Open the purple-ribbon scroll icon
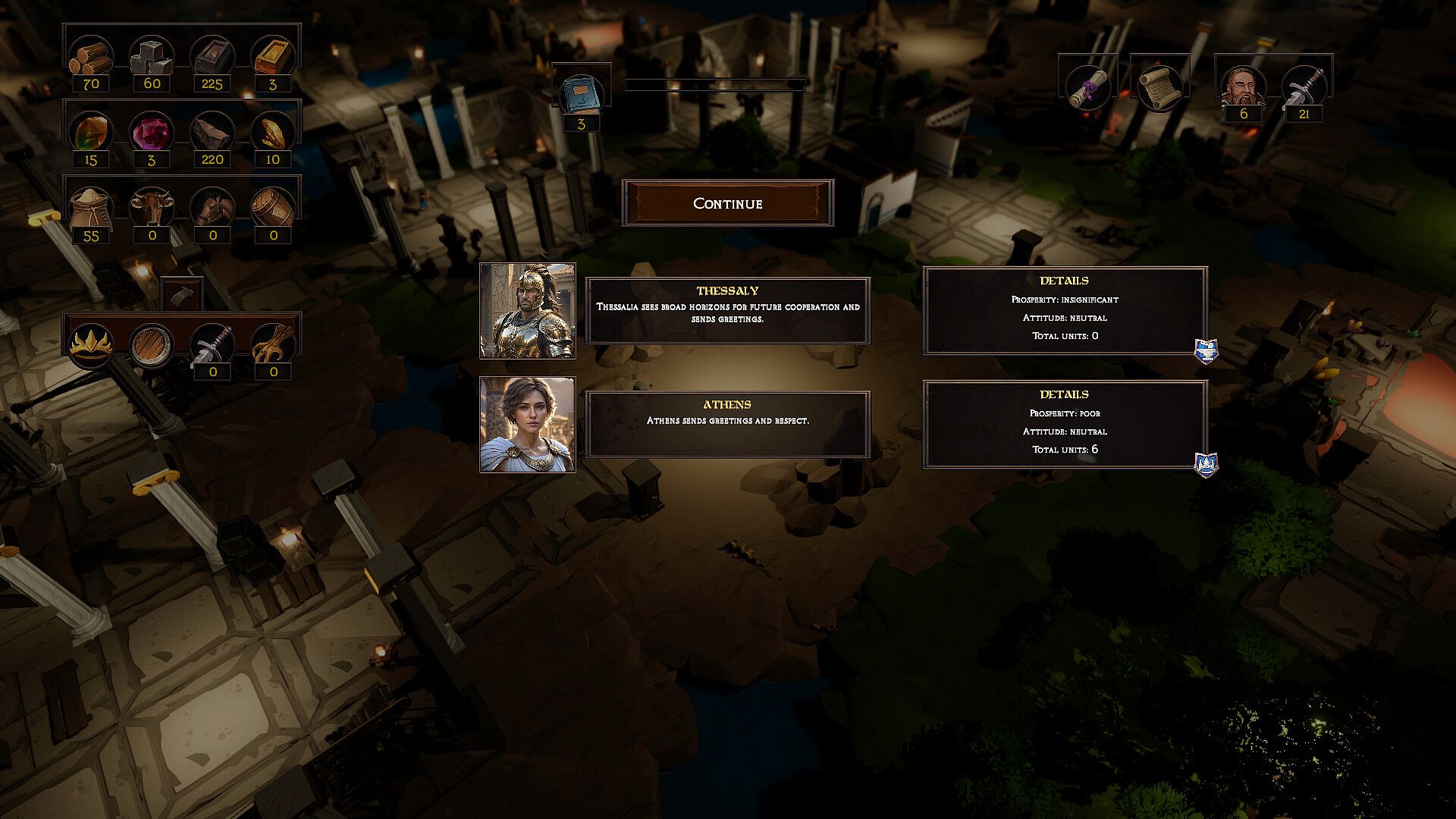1456x819 pixels. 1088,88
